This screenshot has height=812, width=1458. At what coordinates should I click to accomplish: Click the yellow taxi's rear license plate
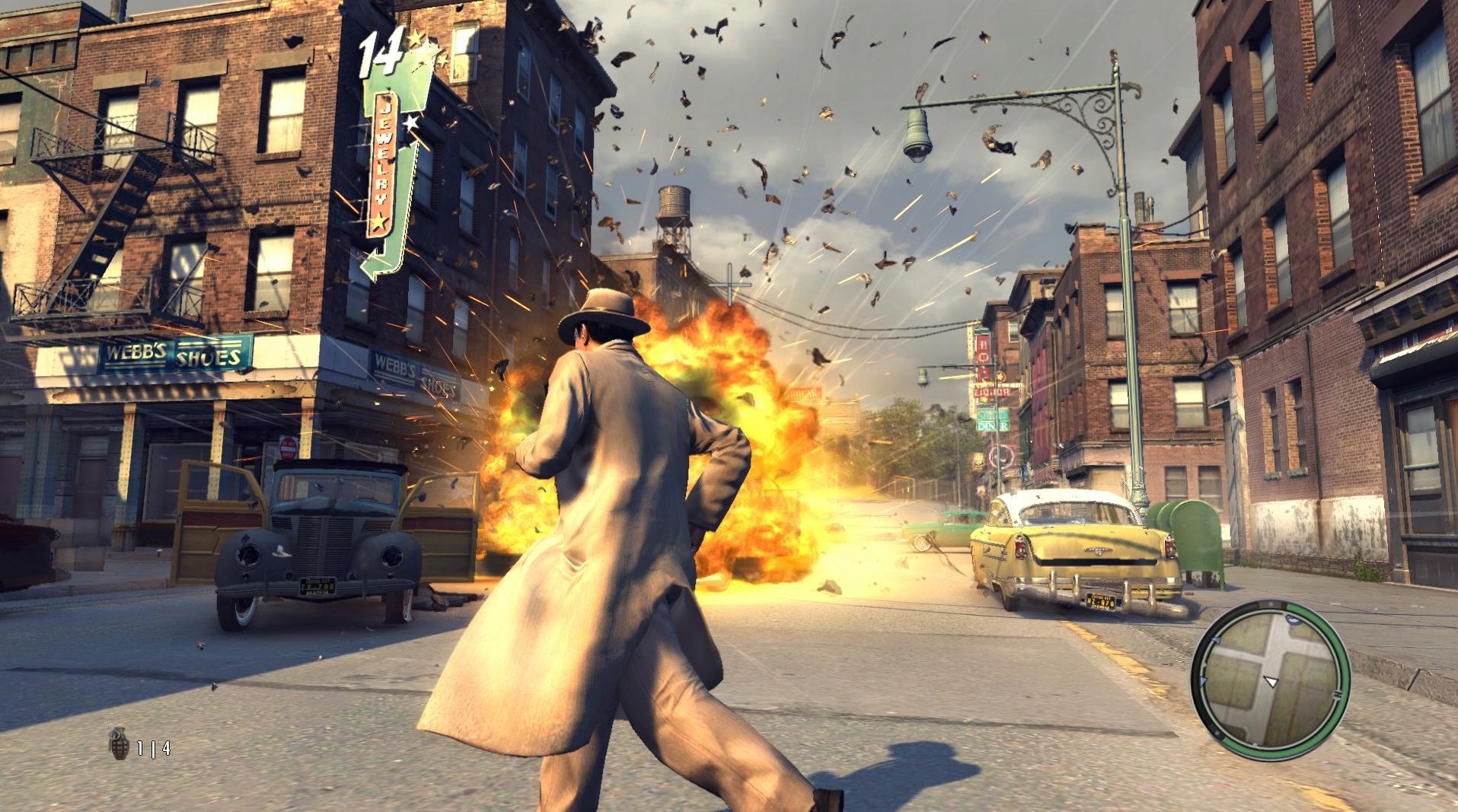click(1102, 602)
